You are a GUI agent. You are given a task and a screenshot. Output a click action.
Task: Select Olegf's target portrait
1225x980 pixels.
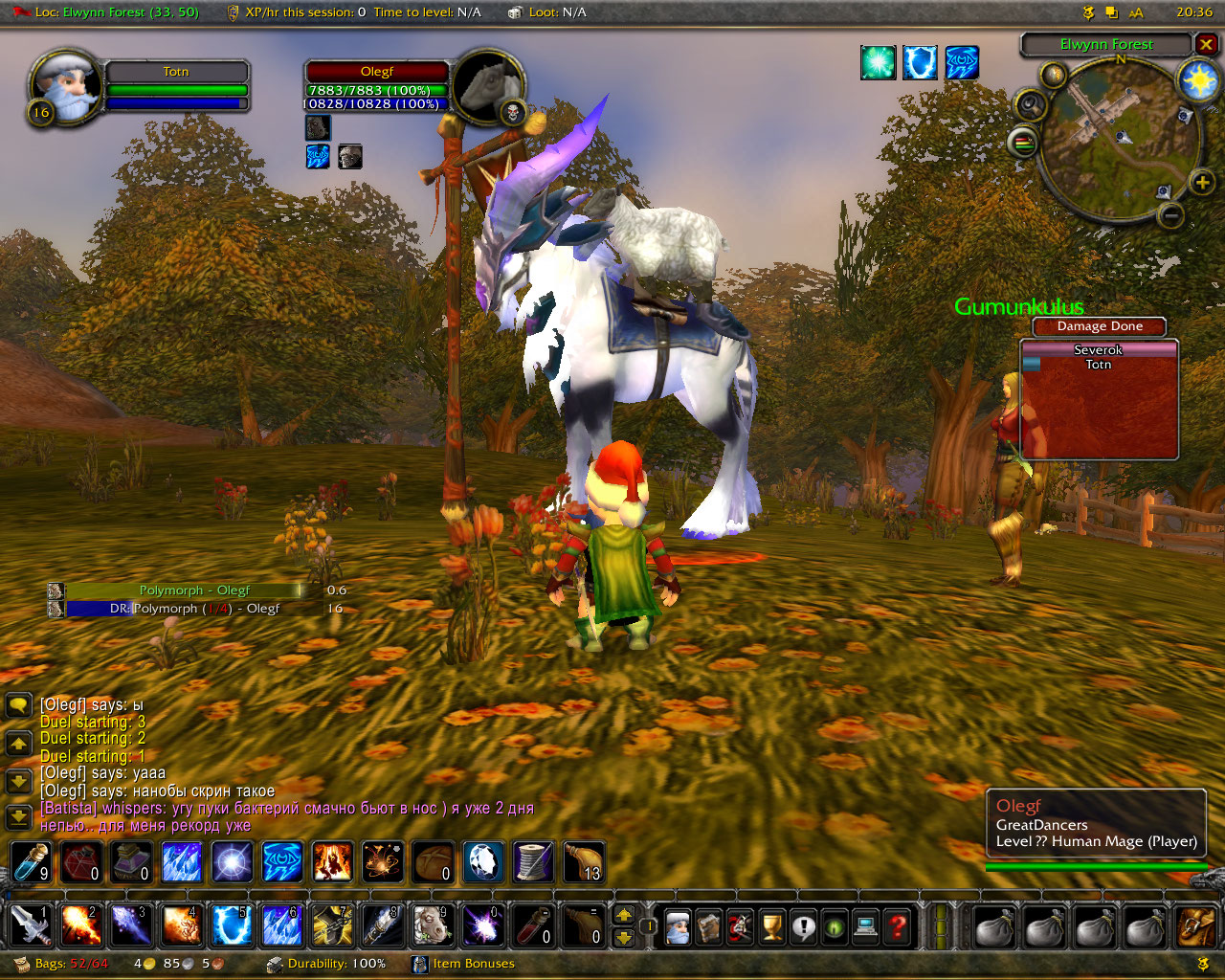tap(489, 84)
